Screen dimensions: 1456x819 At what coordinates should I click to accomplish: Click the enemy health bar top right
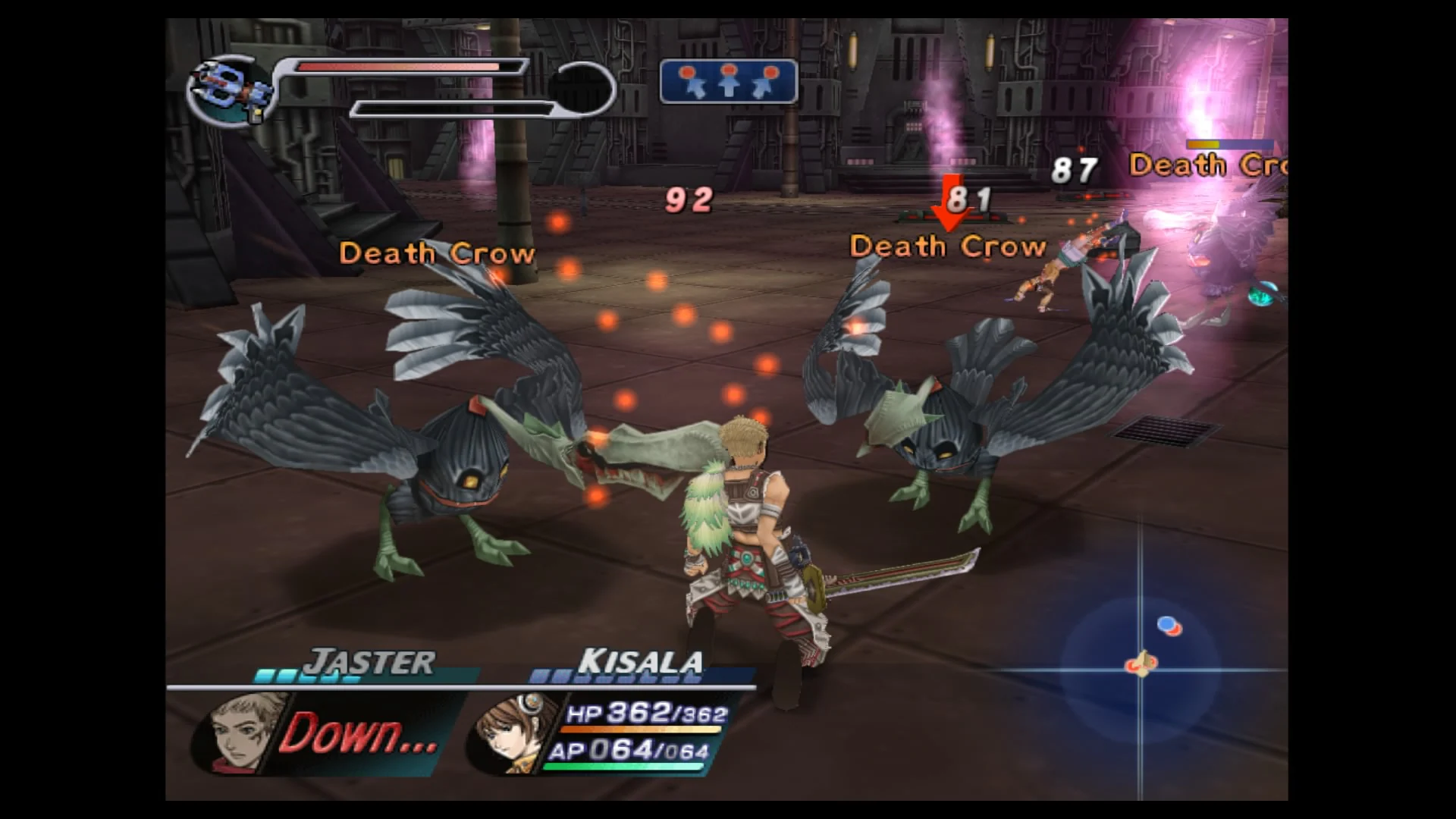click(1229, 143)
